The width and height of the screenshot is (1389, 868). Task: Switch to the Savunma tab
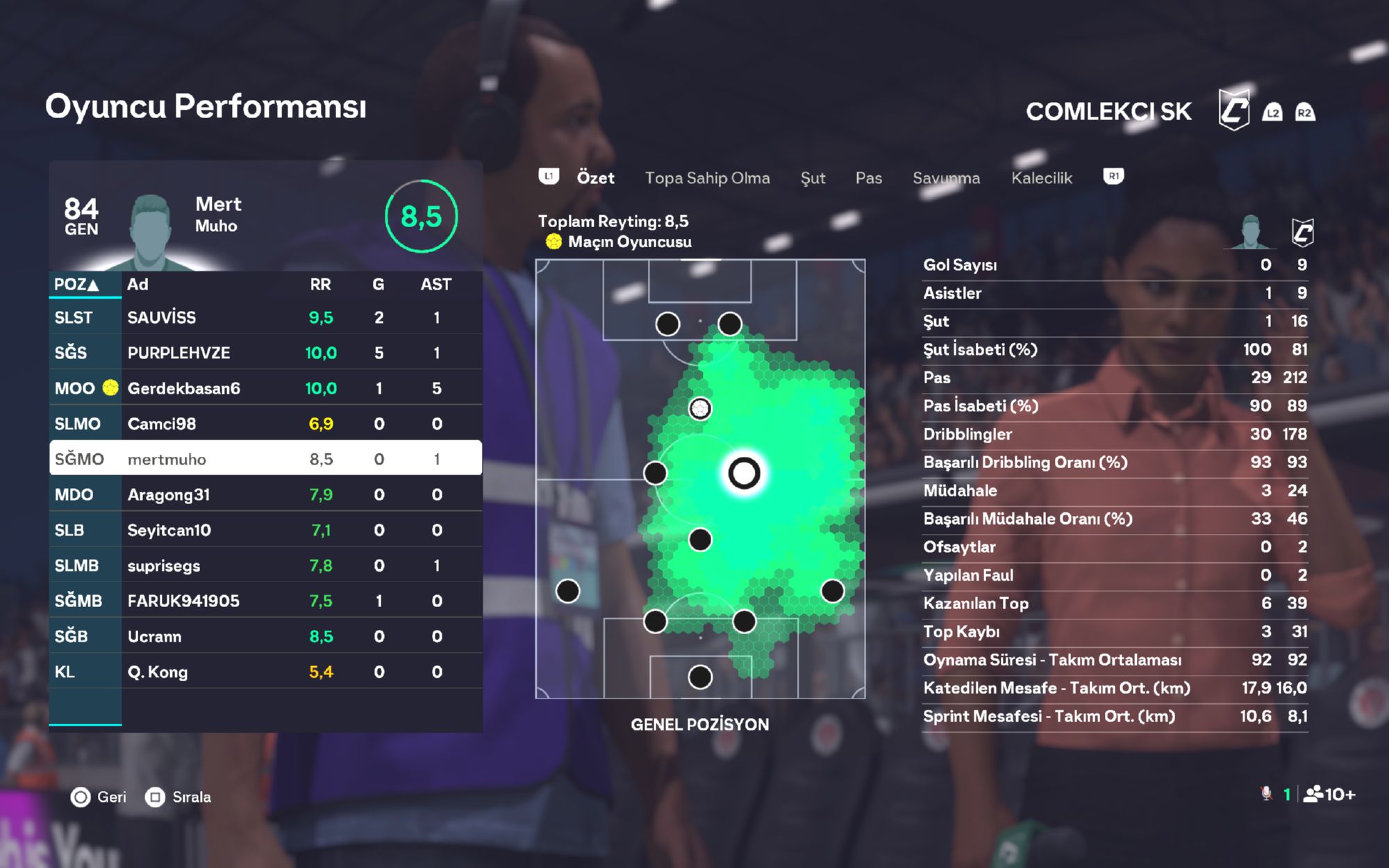pyautogui.click(x=946, y=178)
